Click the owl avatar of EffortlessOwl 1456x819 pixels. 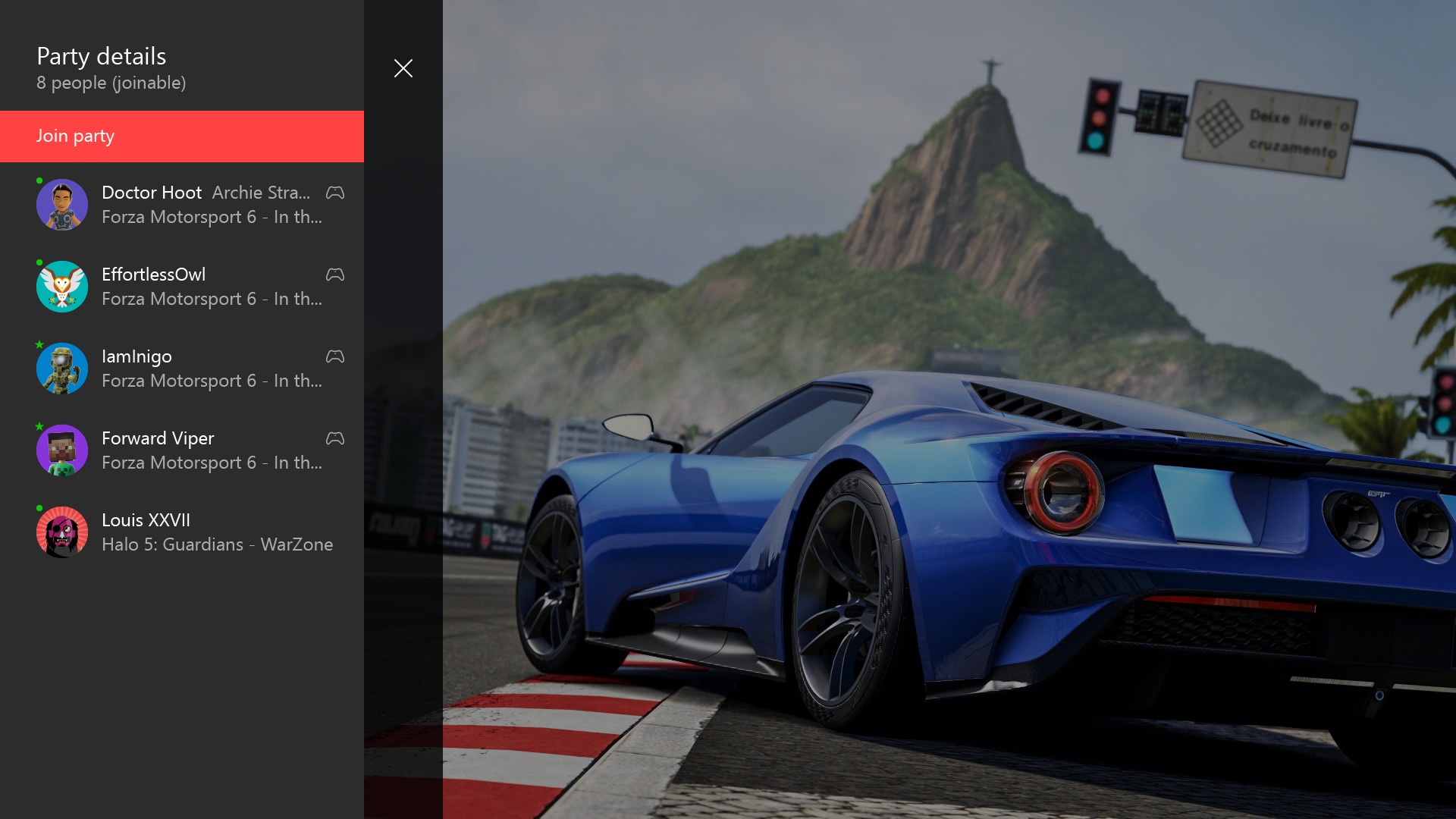coord(62,286)
